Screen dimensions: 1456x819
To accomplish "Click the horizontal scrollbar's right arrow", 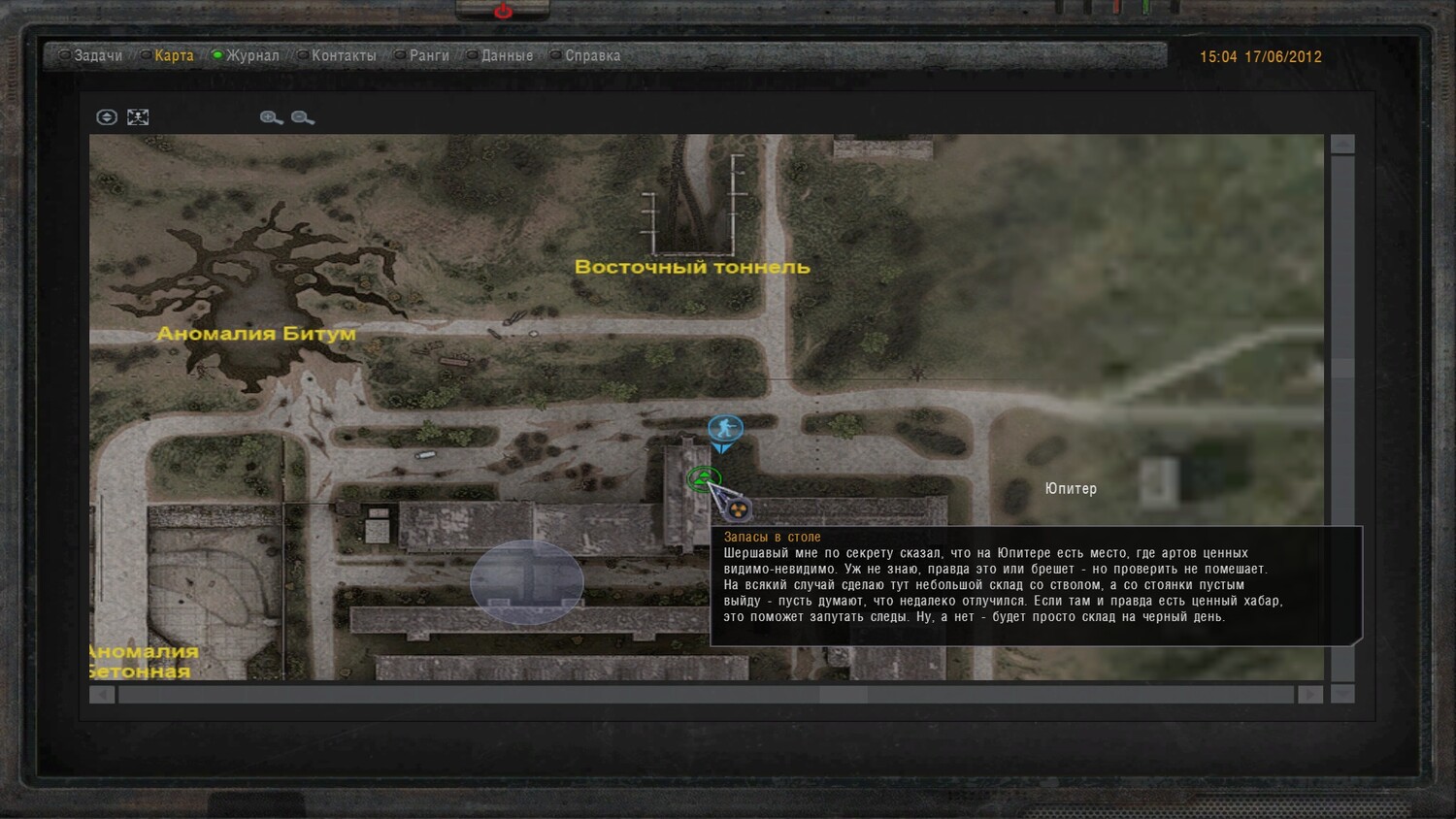I will point(1309,695).
